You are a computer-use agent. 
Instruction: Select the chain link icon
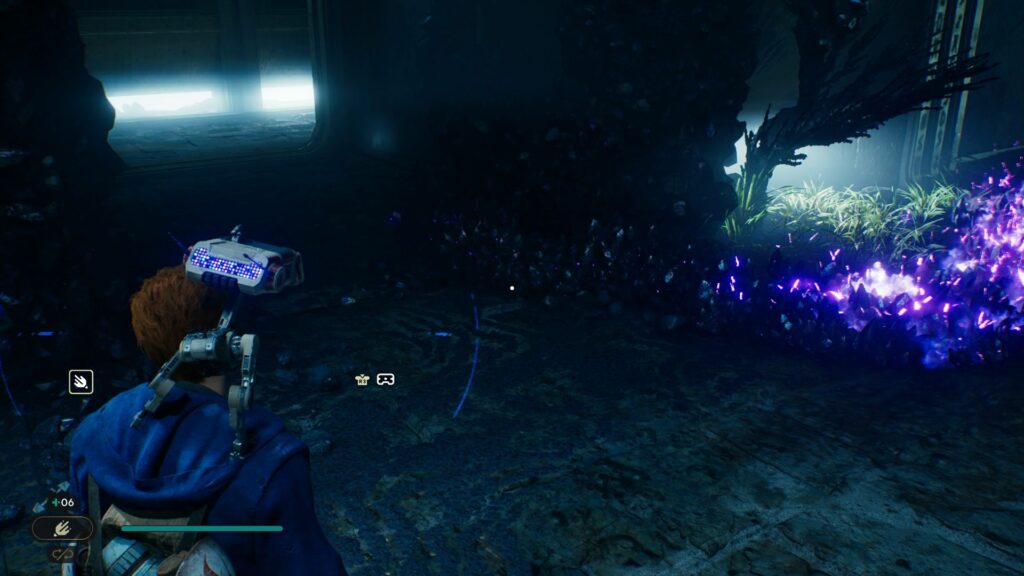(x=61, y=553)
